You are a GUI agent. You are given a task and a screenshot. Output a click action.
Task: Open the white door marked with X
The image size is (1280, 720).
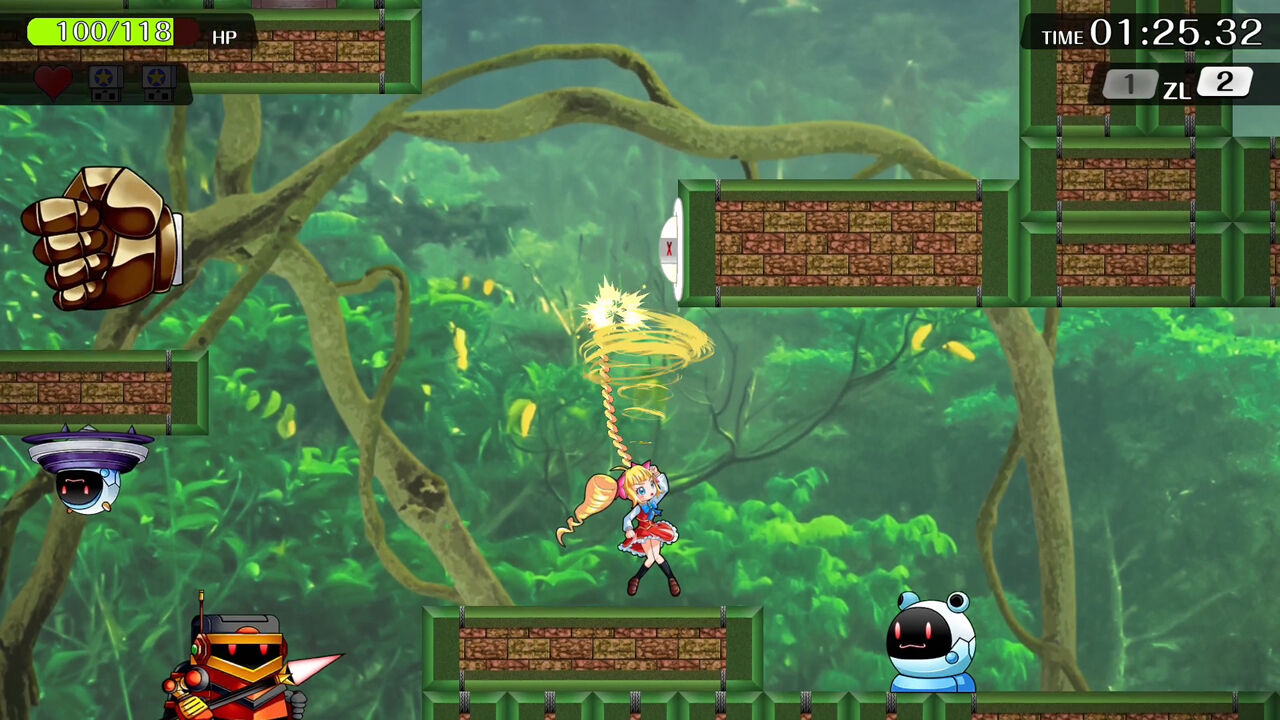pyautogui.click(x=668, y=246)
